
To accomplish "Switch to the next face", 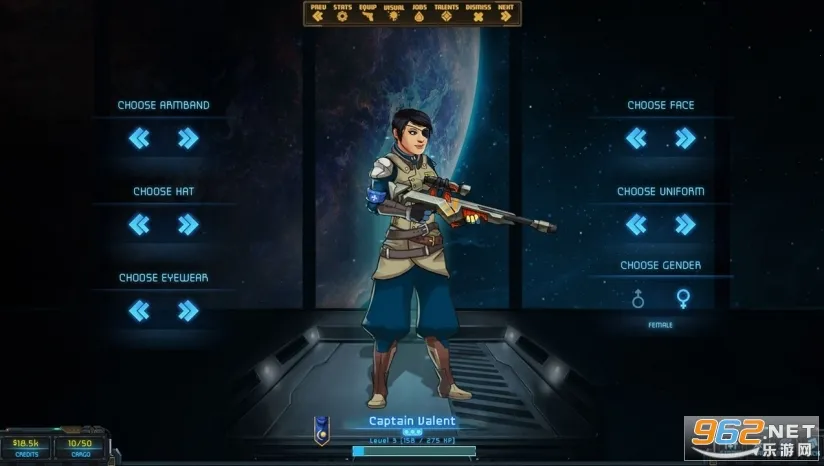I will coord(685,139).
